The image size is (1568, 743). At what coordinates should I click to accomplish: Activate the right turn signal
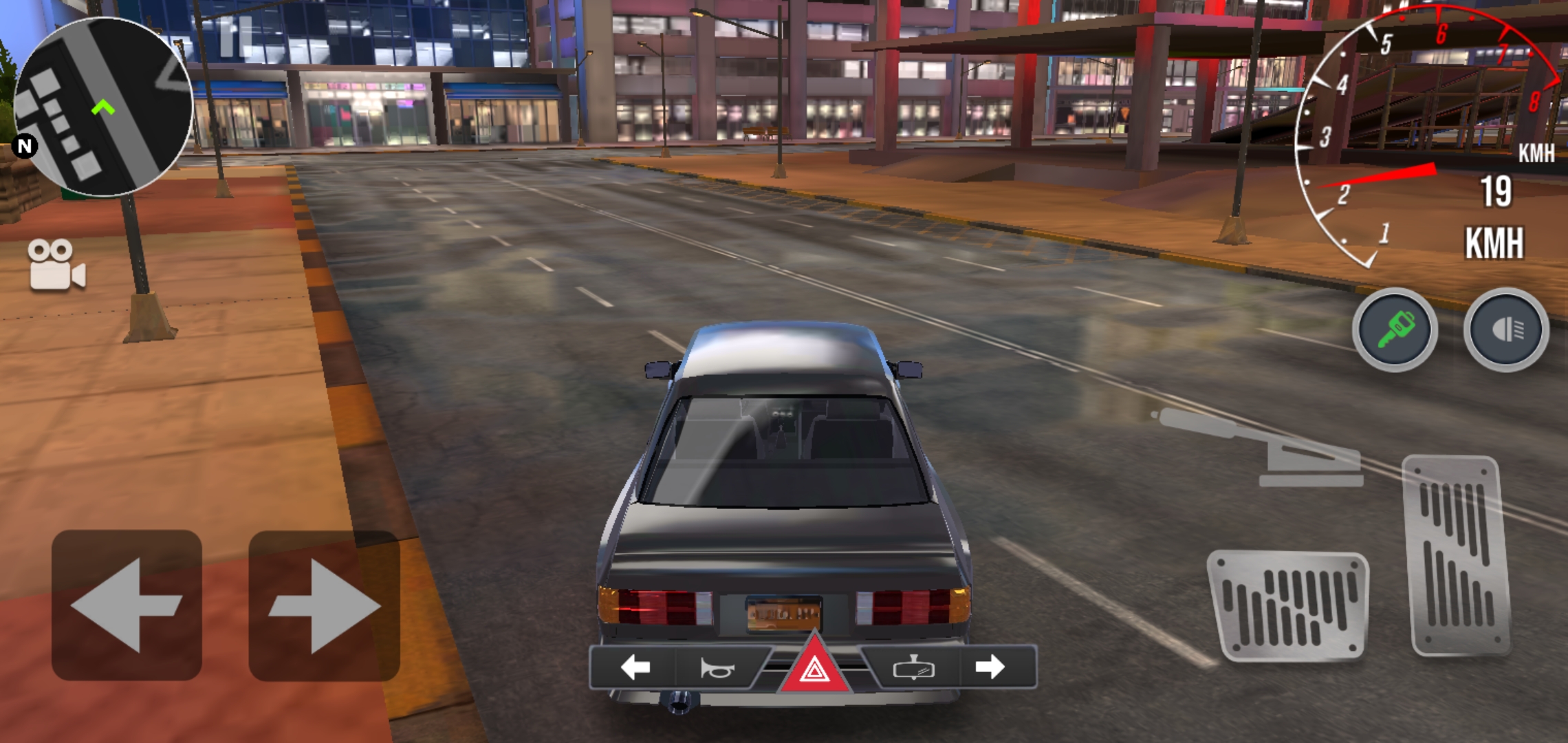[x=990, y=667]
